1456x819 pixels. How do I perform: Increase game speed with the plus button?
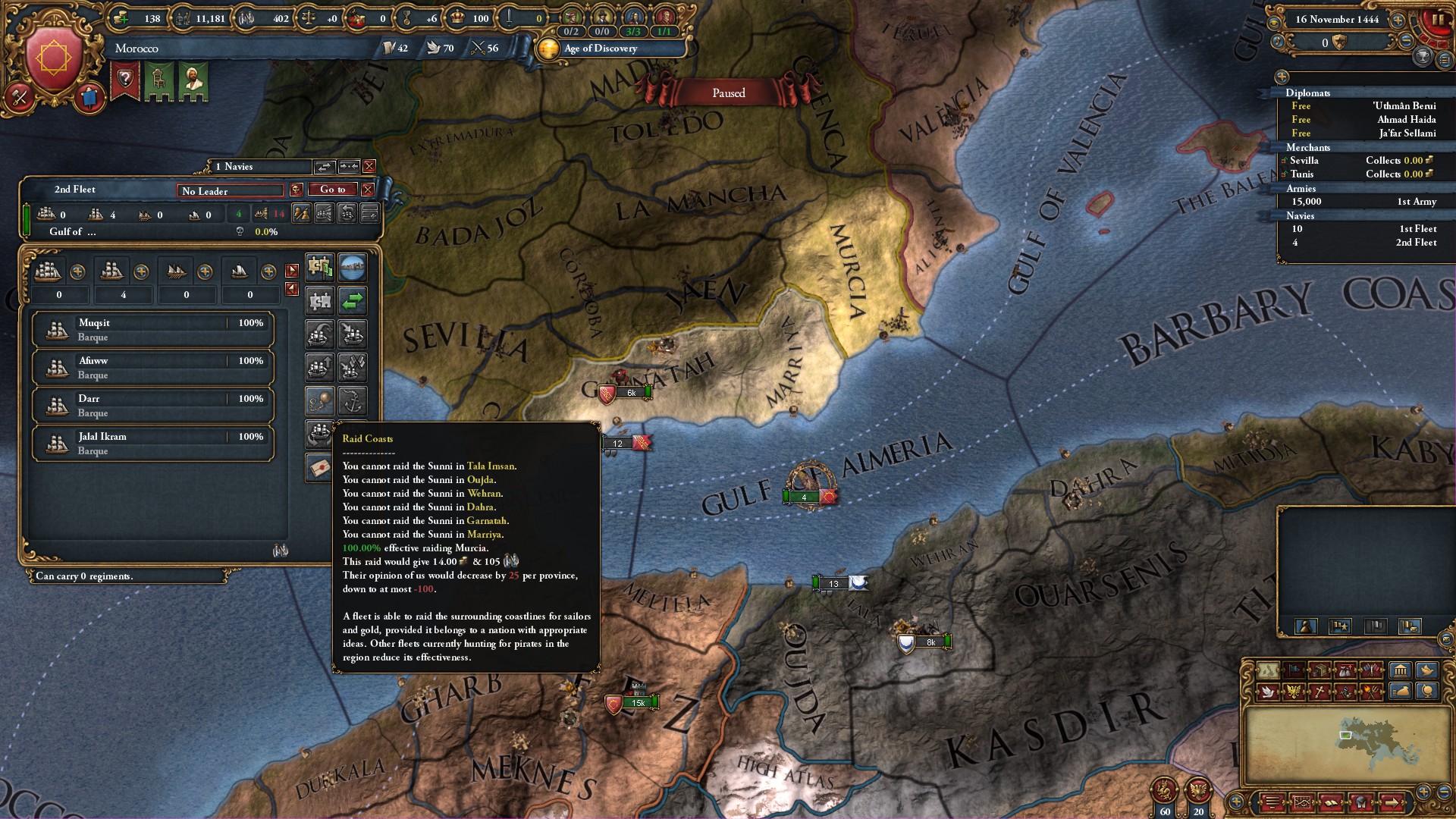click(x=1398, y=20)
